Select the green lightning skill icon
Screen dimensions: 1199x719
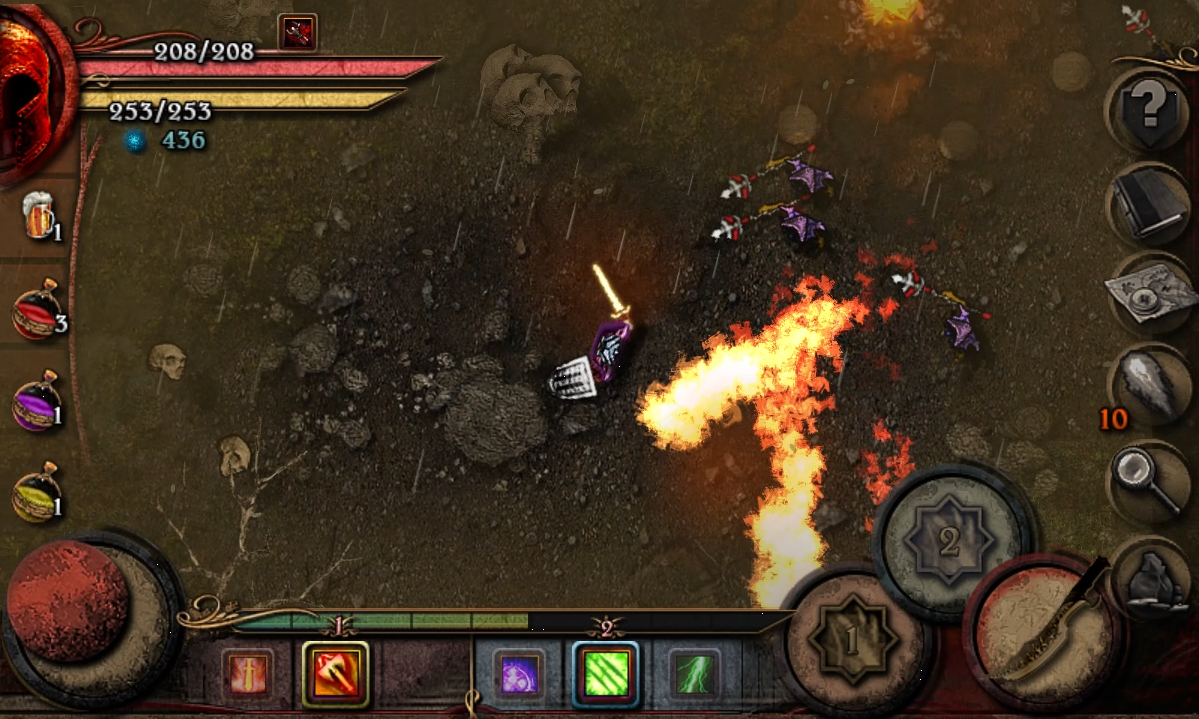(693, 673)
